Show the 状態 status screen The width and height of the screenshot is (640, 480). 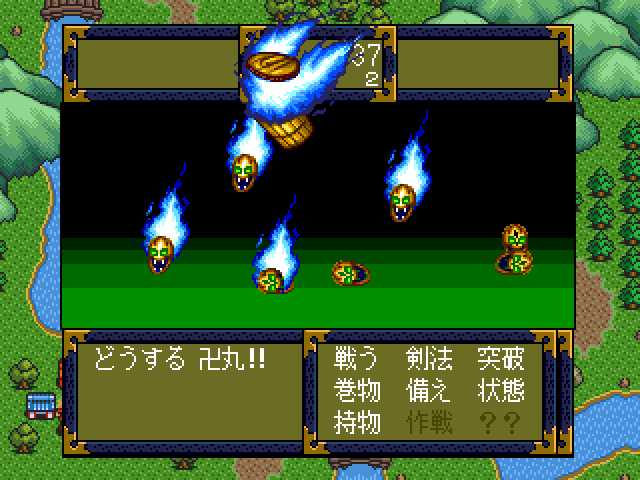point(500,391)
